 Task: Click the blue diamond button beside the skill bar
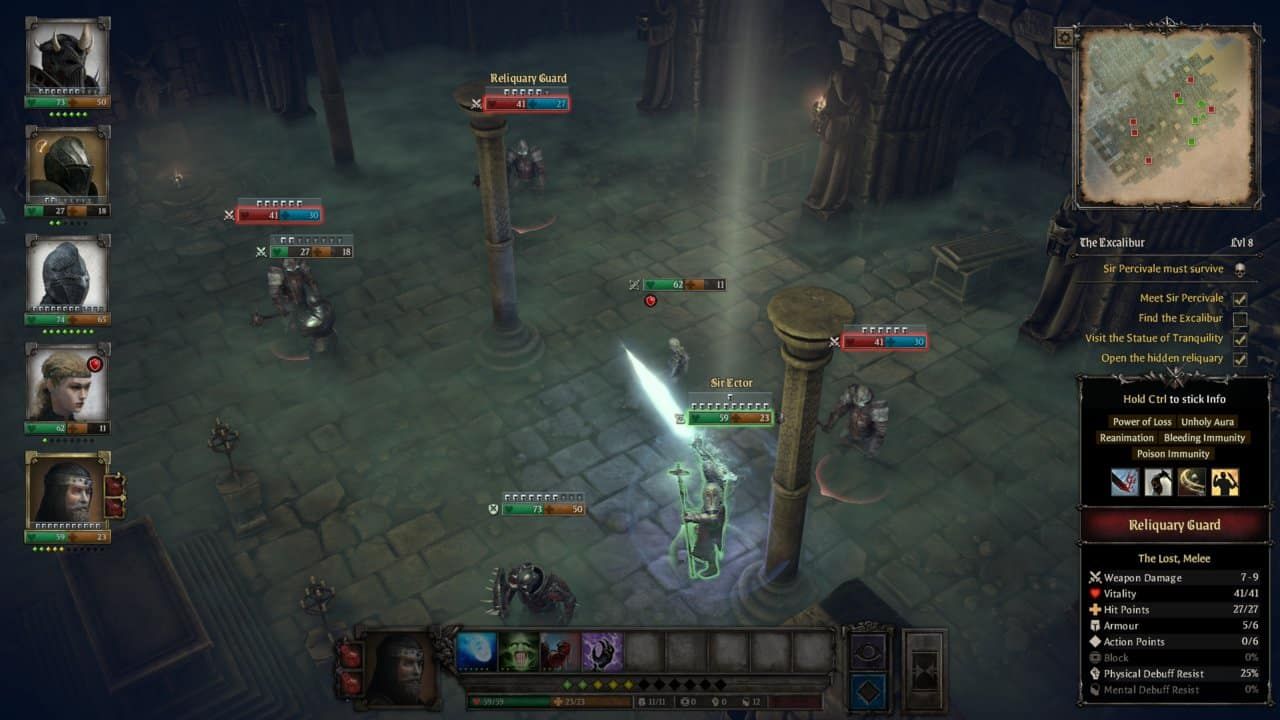(867, 692)
